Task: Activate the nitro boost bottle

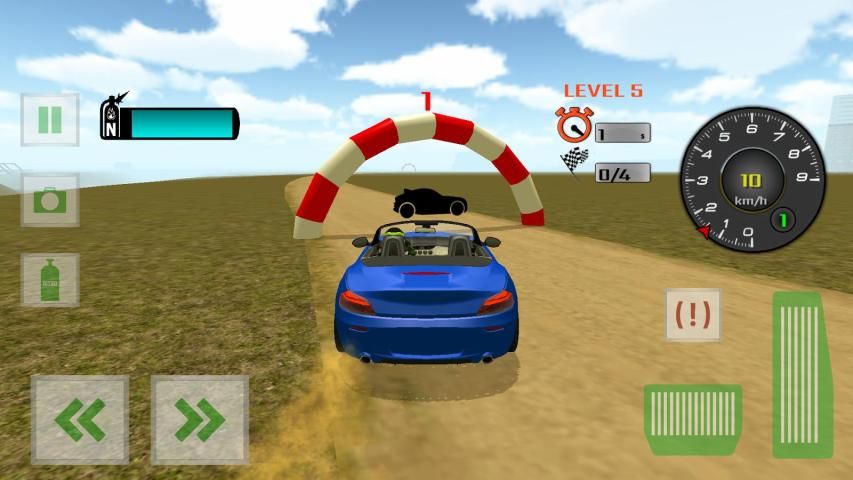Action: pyautogui.click(x=49, y=279)
